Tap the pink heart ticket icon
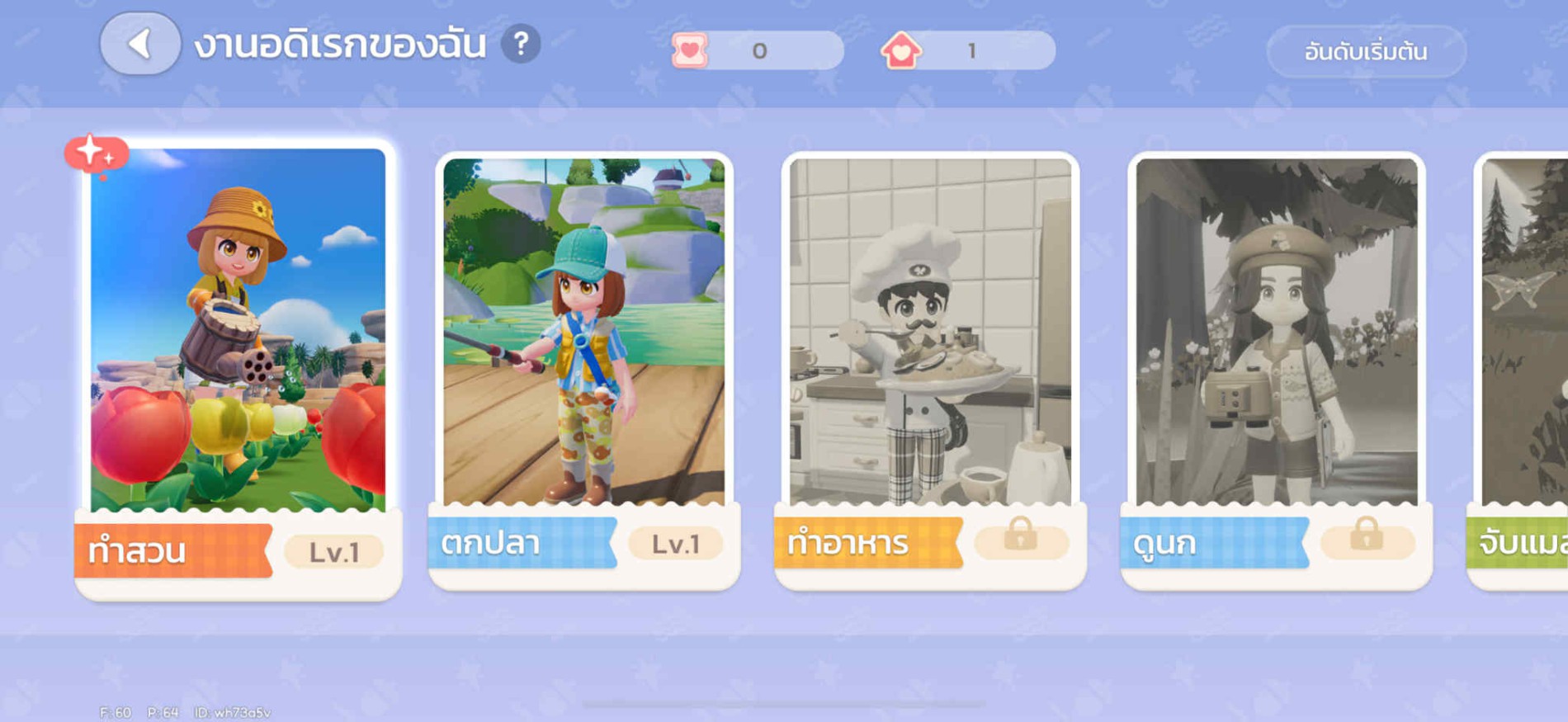This screenshot has height=722, width=1568. (690, 51)
